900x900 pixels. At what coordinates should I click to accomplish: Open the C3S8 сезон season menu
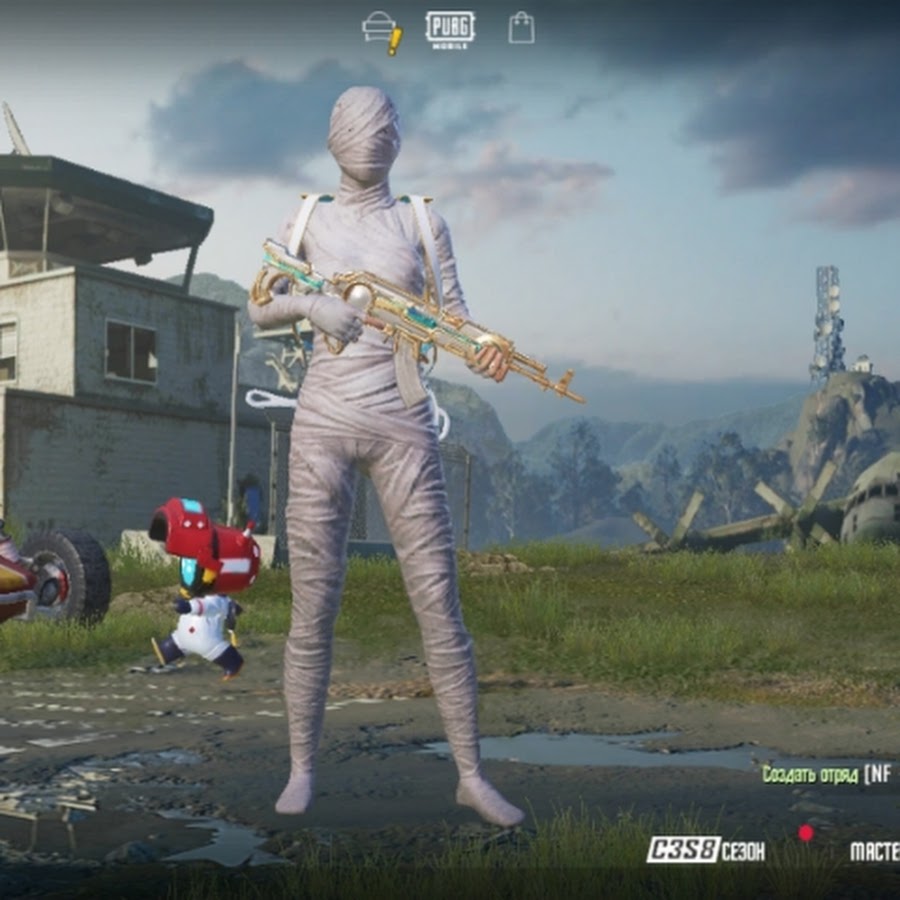click(706, 850)
